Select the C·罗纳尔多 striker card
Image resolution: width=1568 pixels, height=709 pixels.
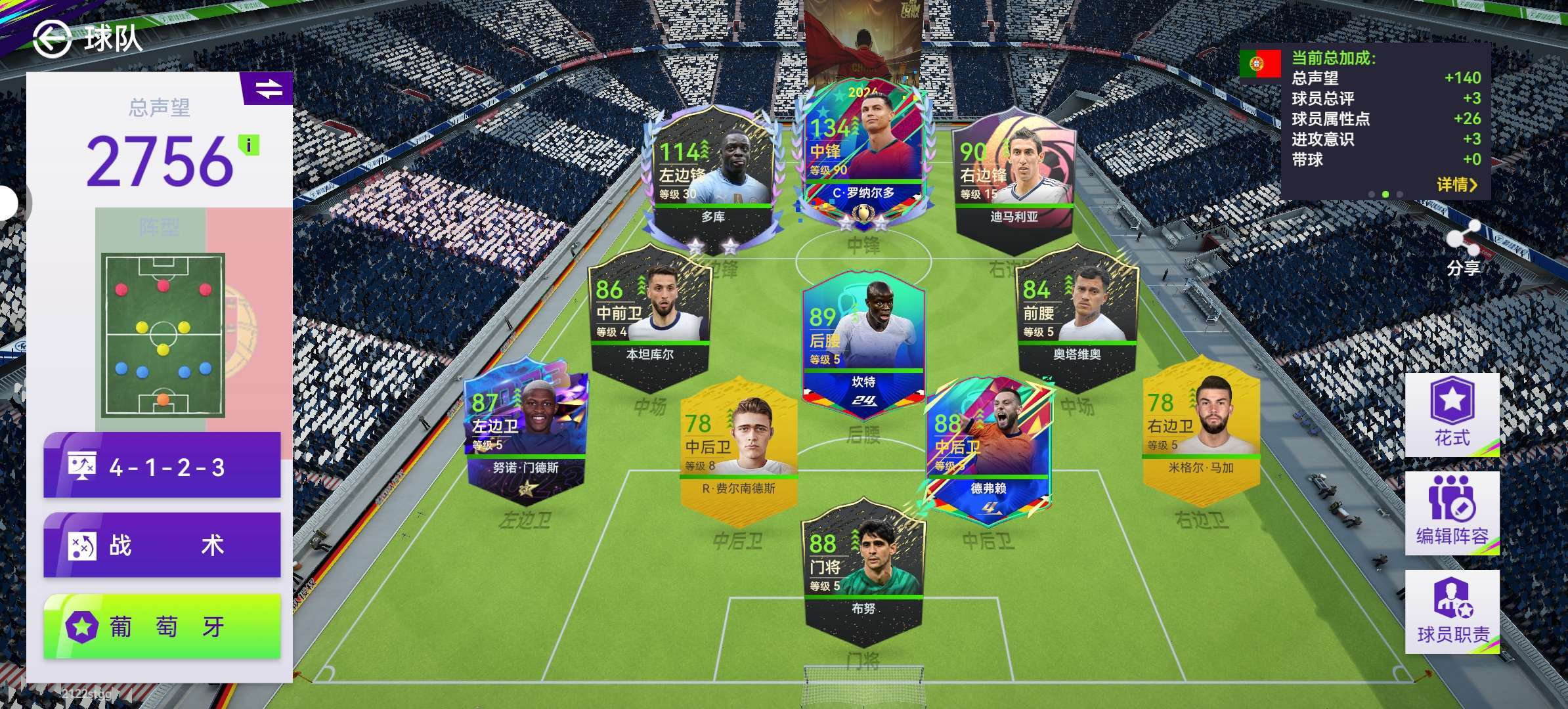click(863, 158)
